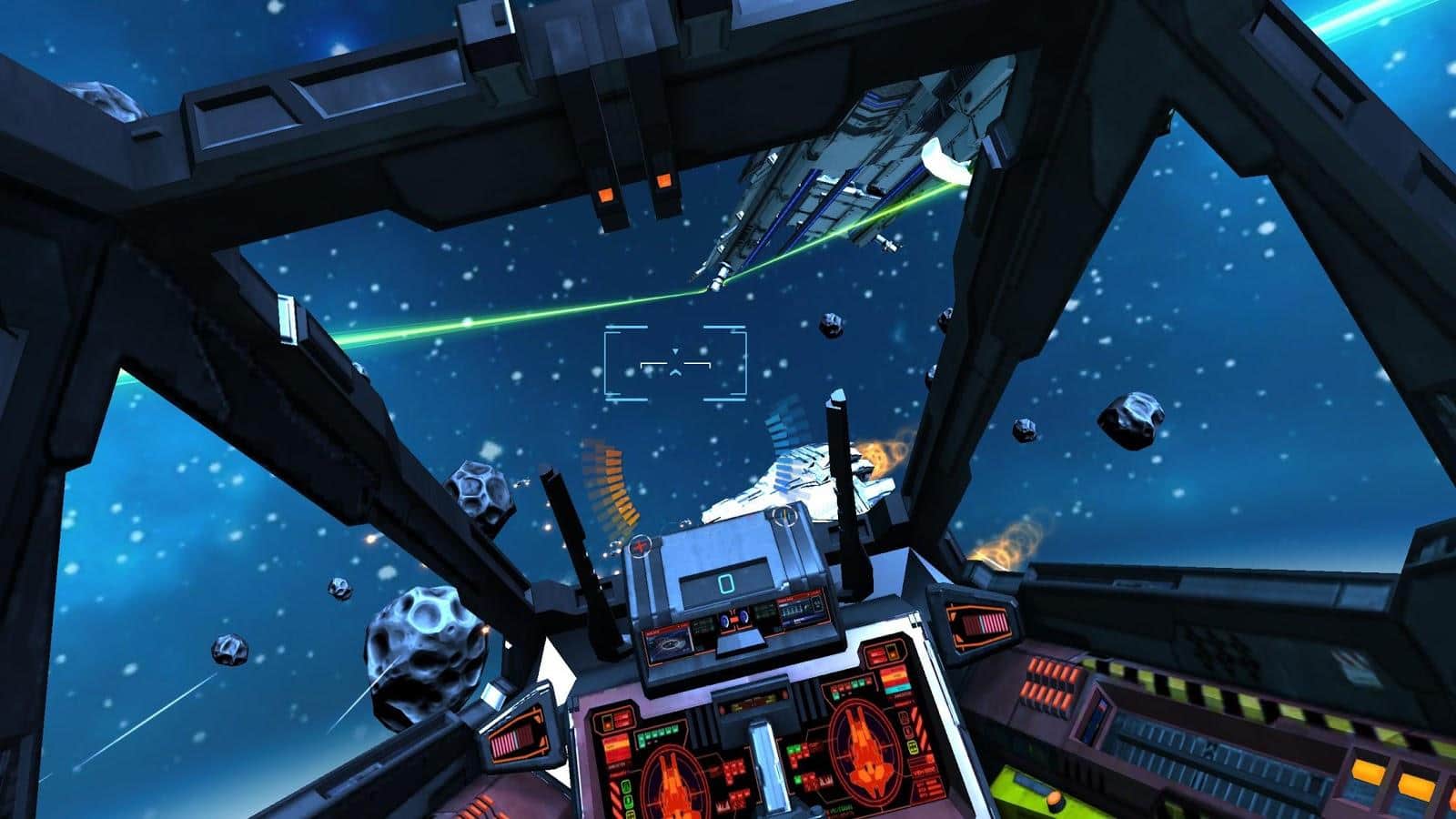Toggle one of the orange switches on the side console

(x=1050, y=686)
